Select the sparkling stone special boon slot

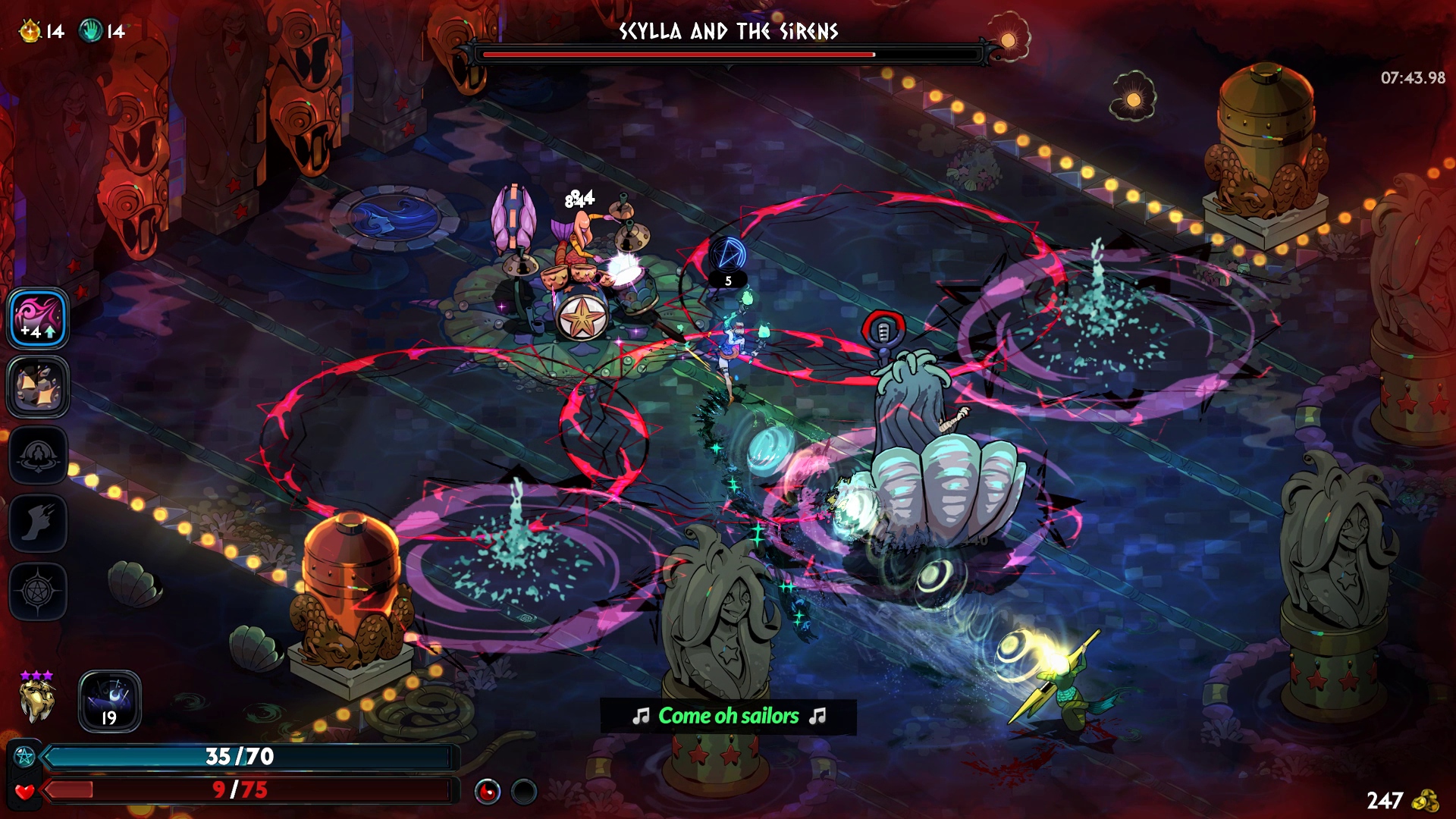(x=38, y=386)
